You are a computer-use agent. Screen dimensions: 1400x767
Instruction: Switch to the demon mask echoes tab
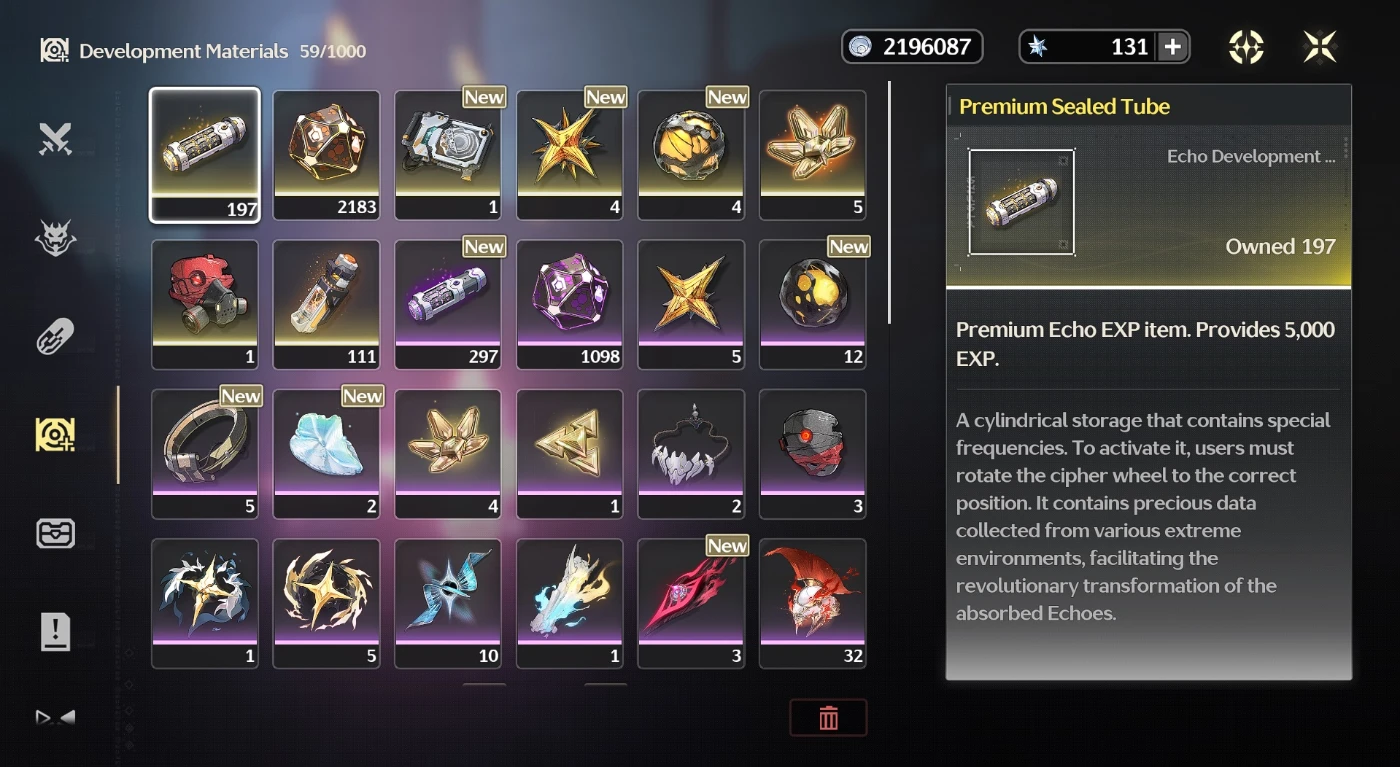point(55,238)
